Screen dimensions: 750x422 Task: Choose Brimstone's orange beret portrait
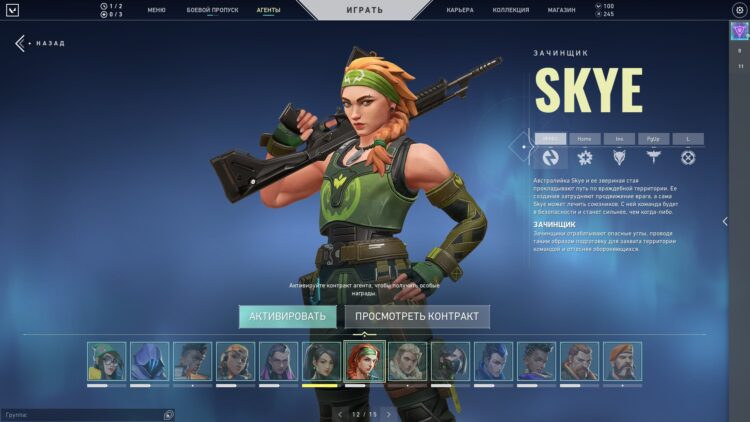point(622,361)
